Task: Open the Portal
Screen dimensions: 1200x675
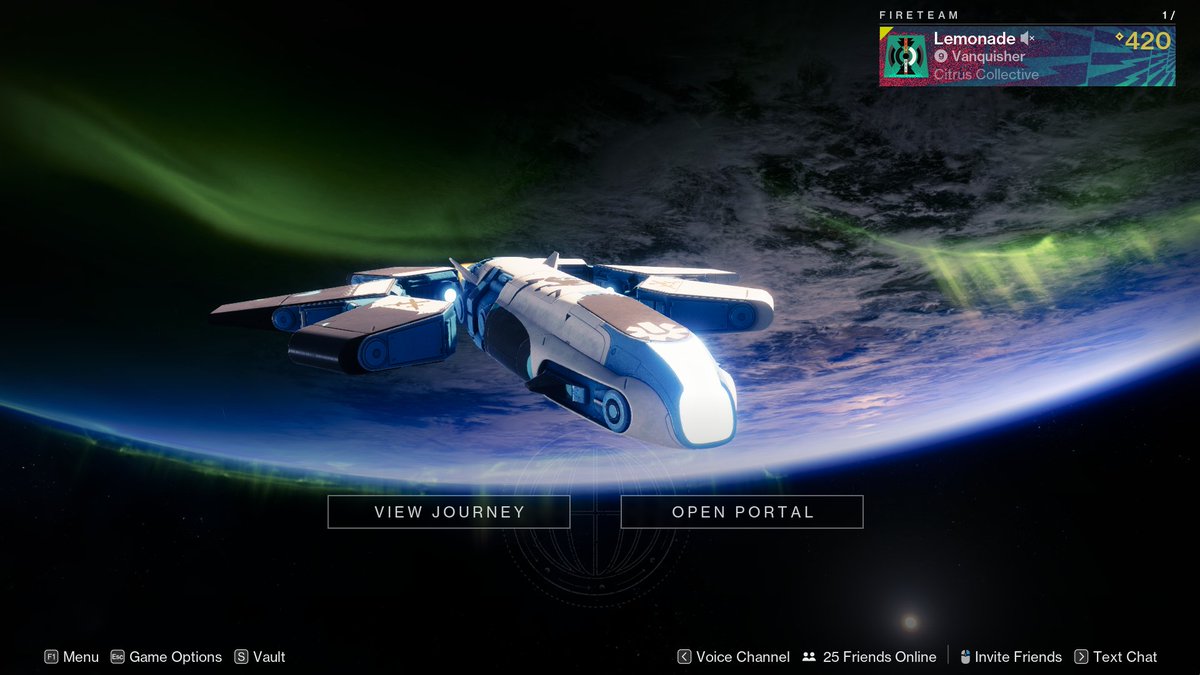Action: point(742,512)
